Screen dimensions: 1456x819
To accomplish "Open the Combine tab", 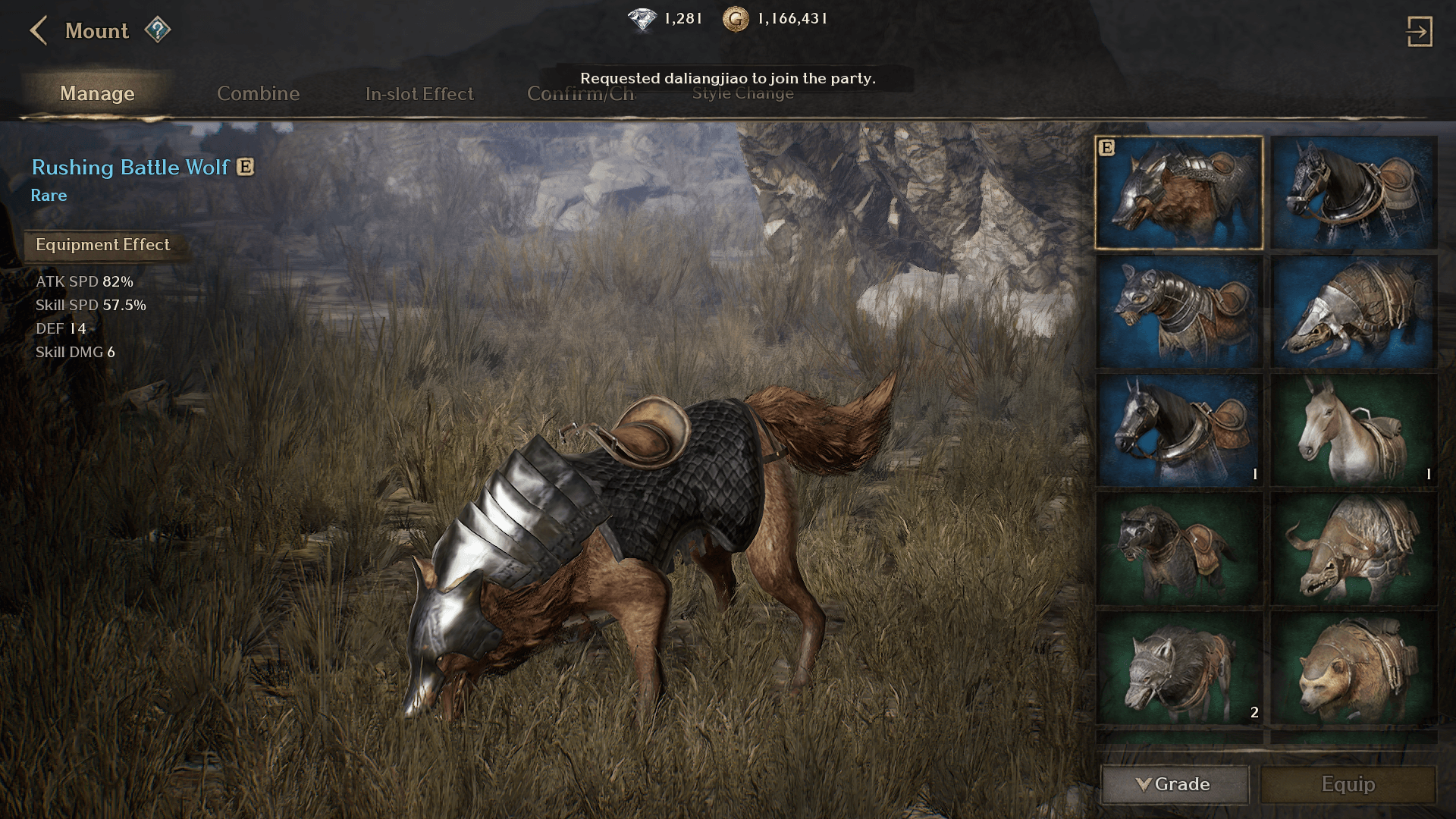I will [258, 93].
